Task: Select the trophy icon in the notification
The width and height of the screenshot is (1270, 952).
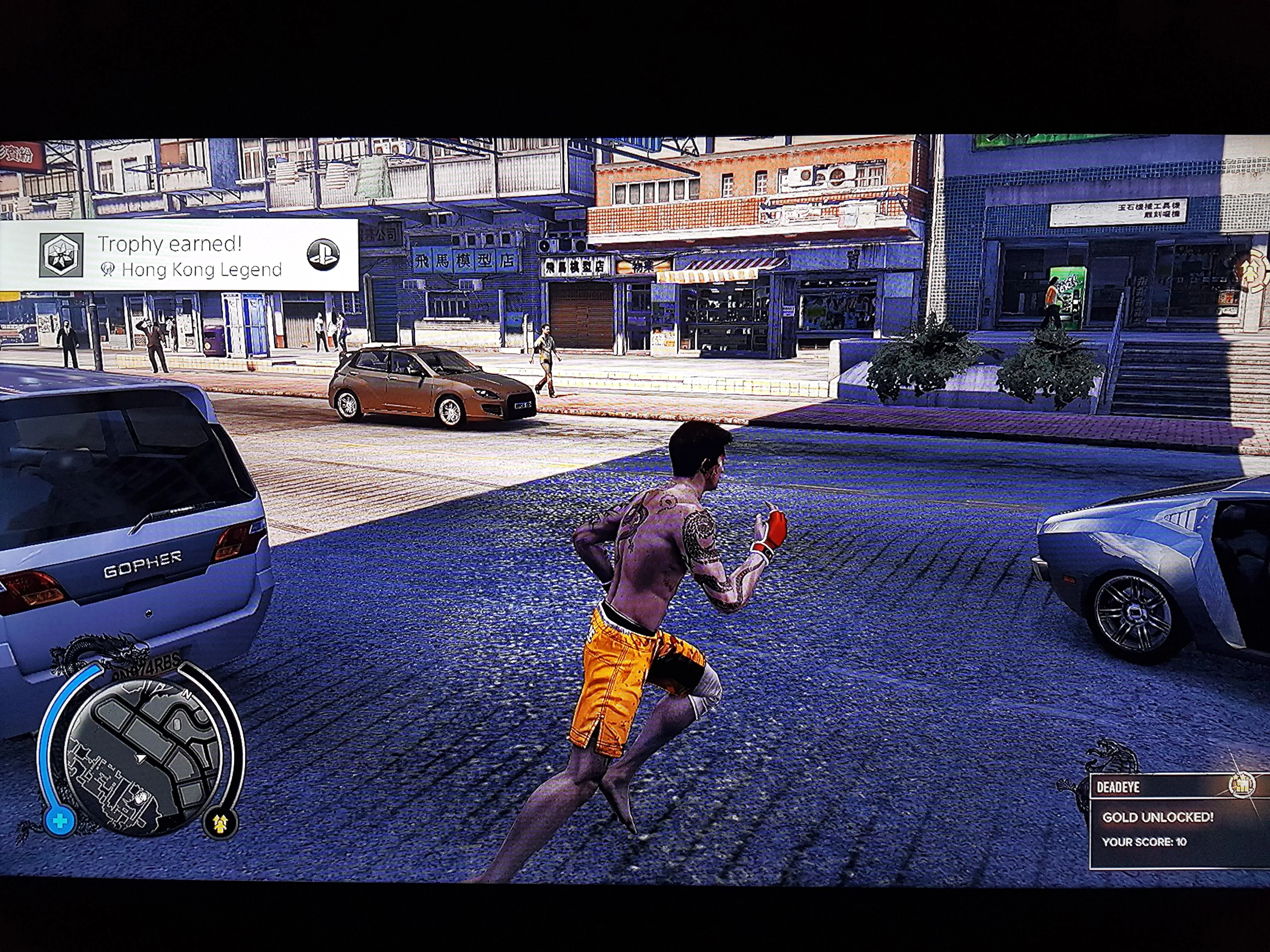Action: pyautogui.click(x=61, y=255)
